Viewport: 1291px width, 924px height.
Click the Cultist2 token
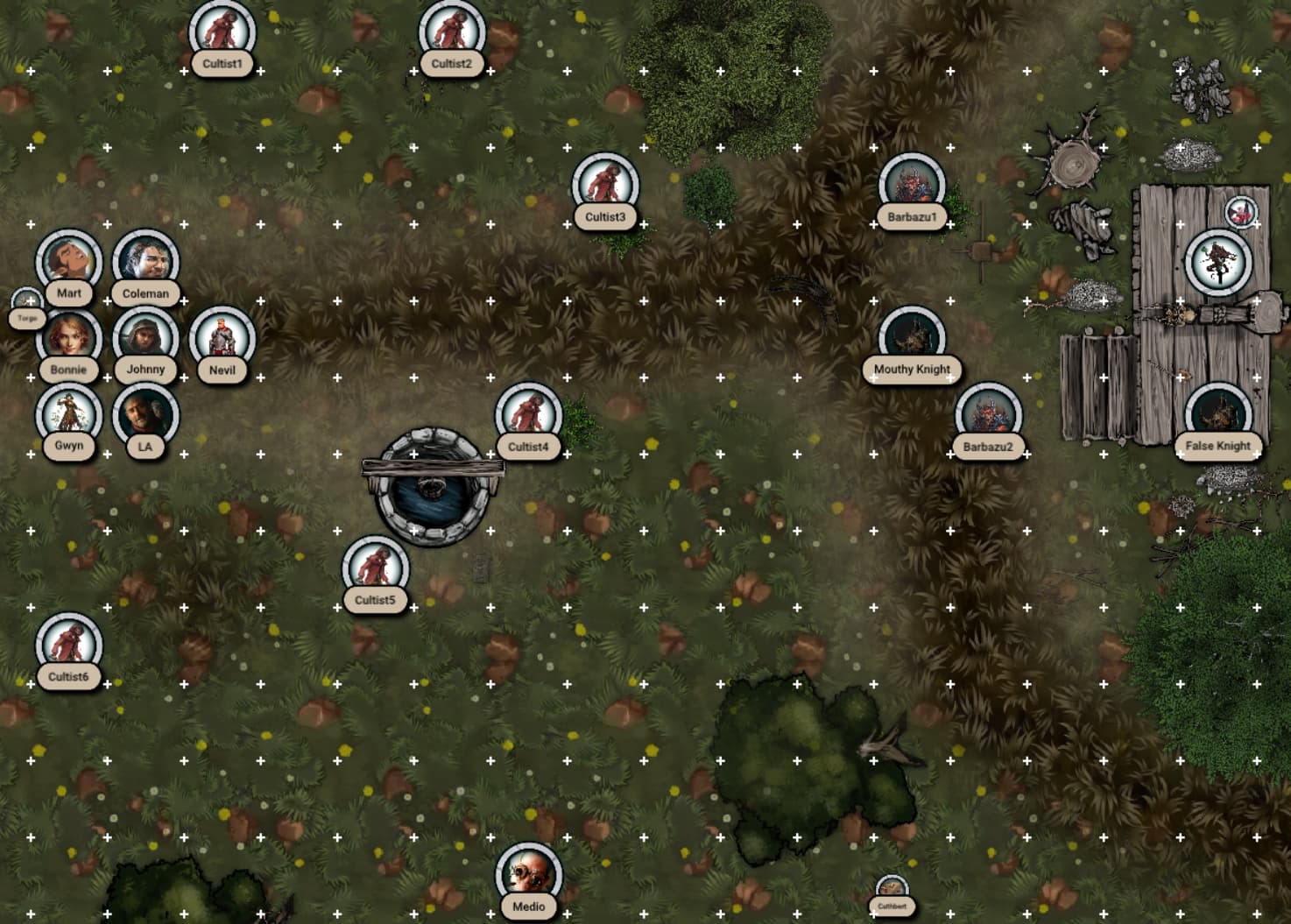[452, 32]
